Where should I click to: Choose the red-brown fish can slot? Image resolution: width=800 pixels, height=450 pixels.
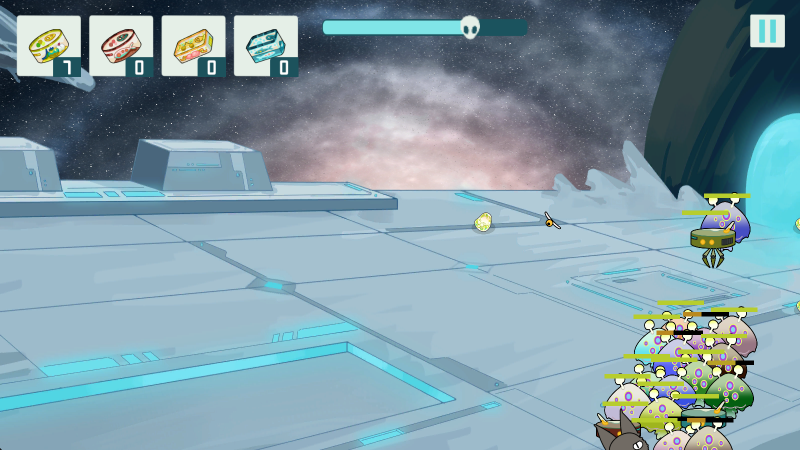(x=121, y=46)
